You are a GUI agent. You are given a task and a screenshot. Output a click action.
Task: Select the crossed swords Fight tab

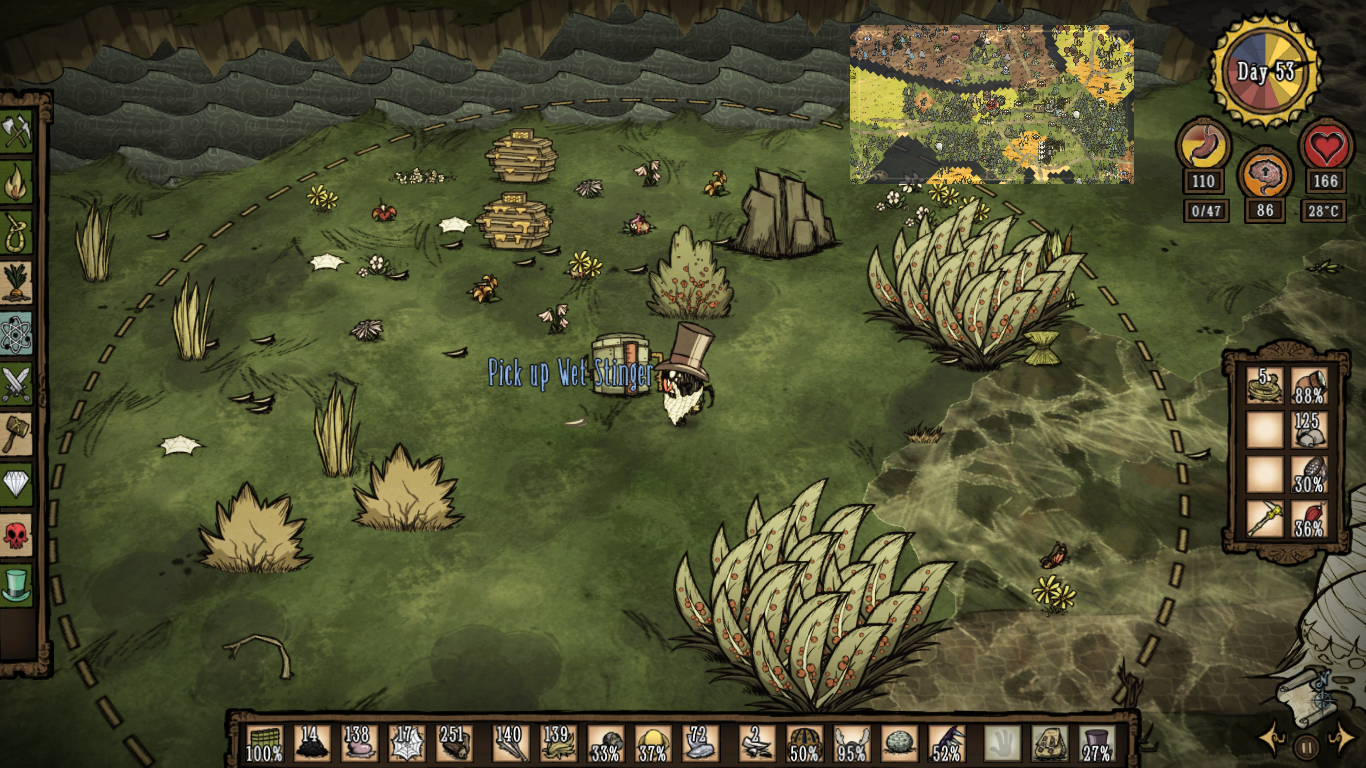(17, 383)
